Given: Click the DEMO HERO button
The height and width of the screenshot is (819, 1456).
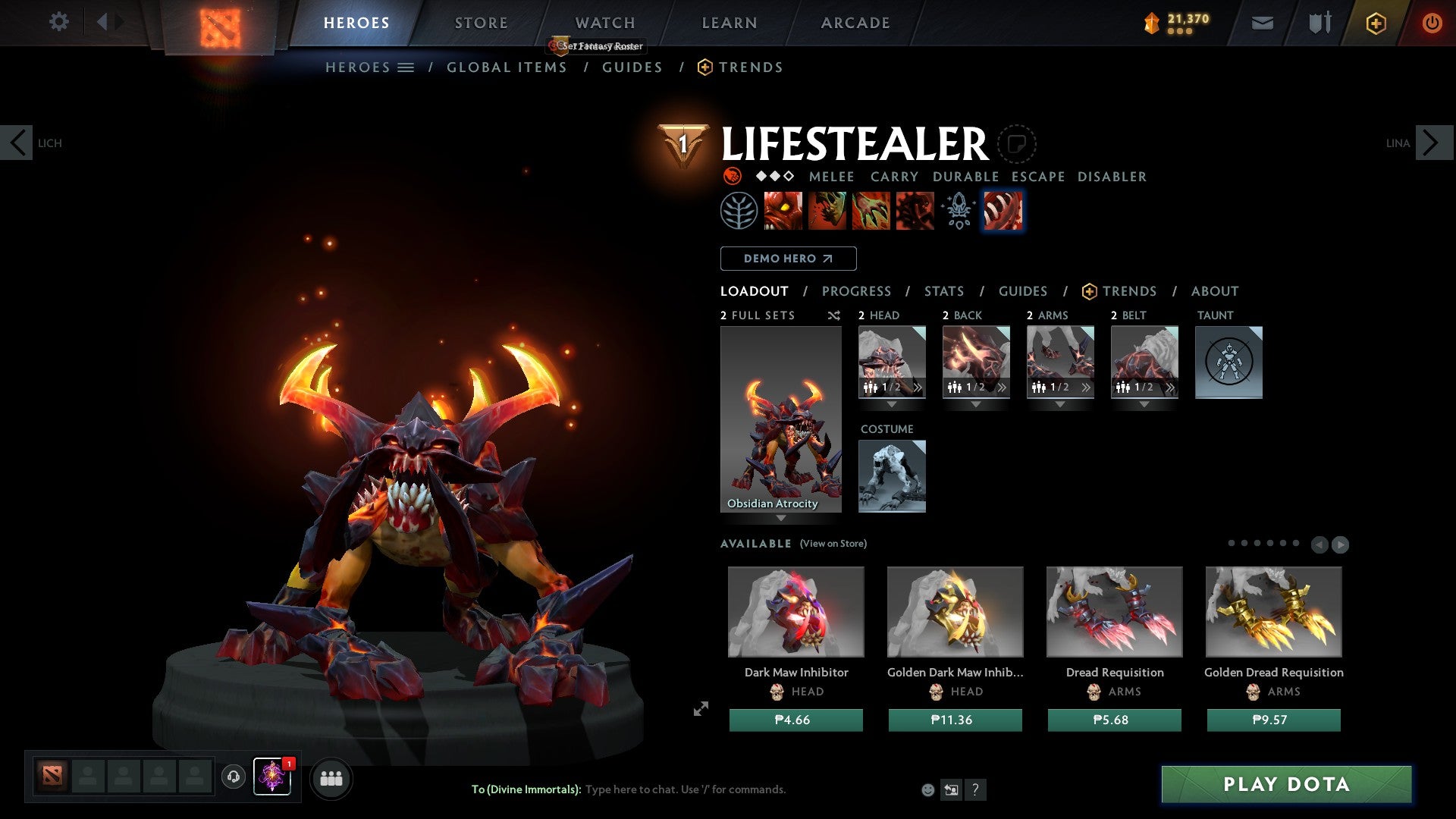Looking at the screenshot, I should [x=787, y=259].
